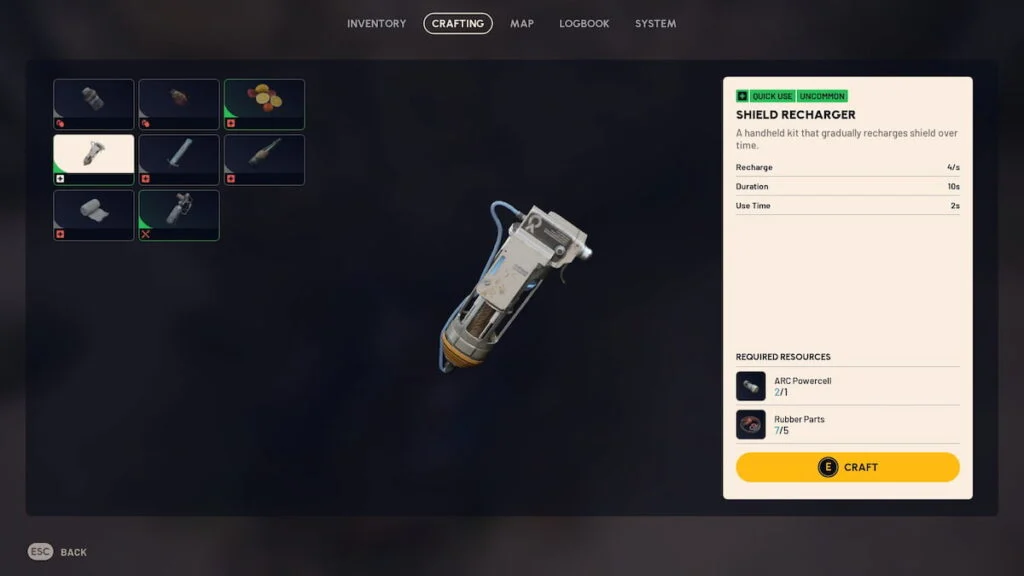Switch to the Map tab
1024x576 pixels.
point(522,23)
